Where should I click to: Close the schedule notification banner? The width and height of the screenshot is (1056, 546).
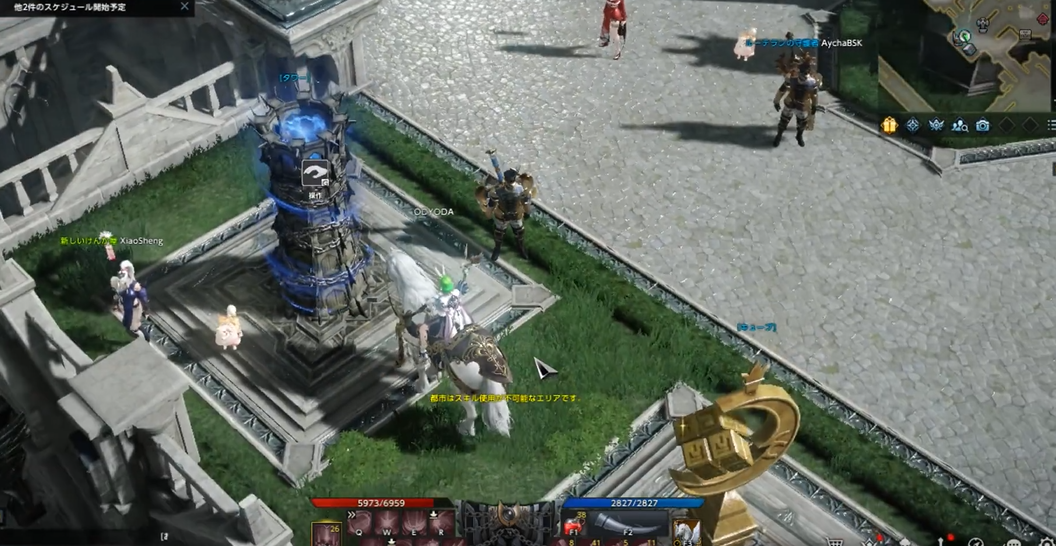click(184, 7)
